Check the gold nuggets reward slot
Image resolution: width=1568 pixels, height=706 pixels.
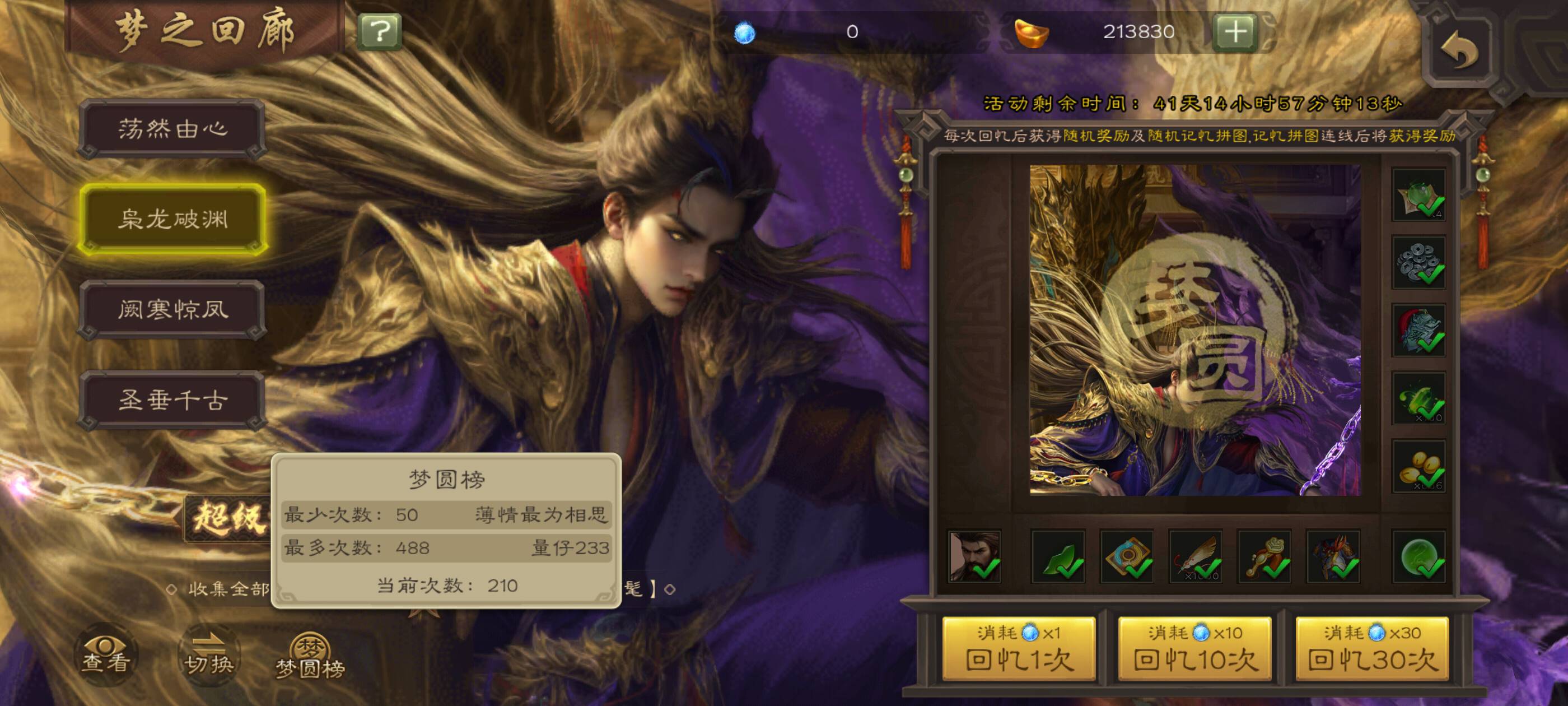coord(1419,467)
